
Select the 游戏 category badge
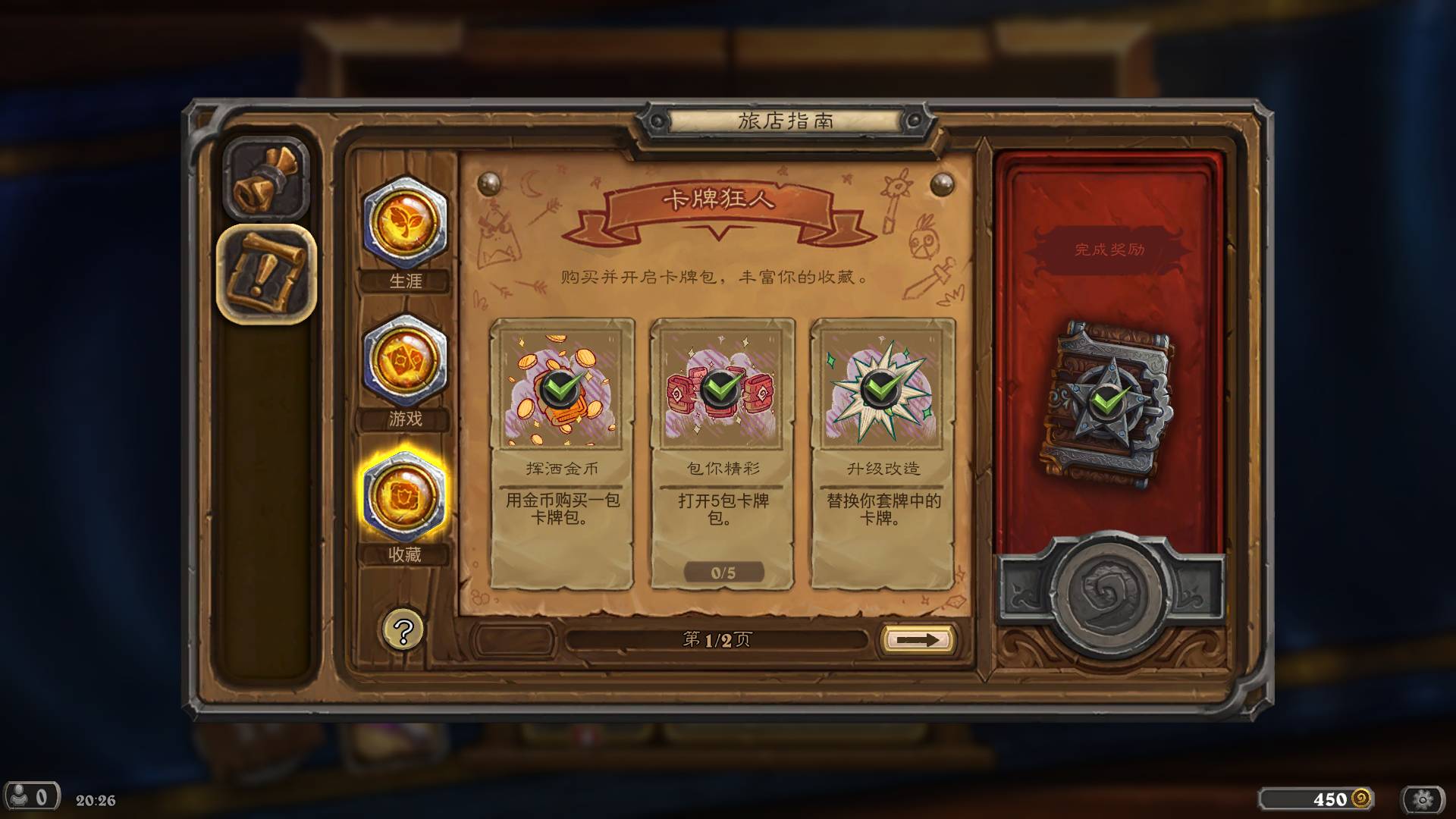[x=405, y=361]
